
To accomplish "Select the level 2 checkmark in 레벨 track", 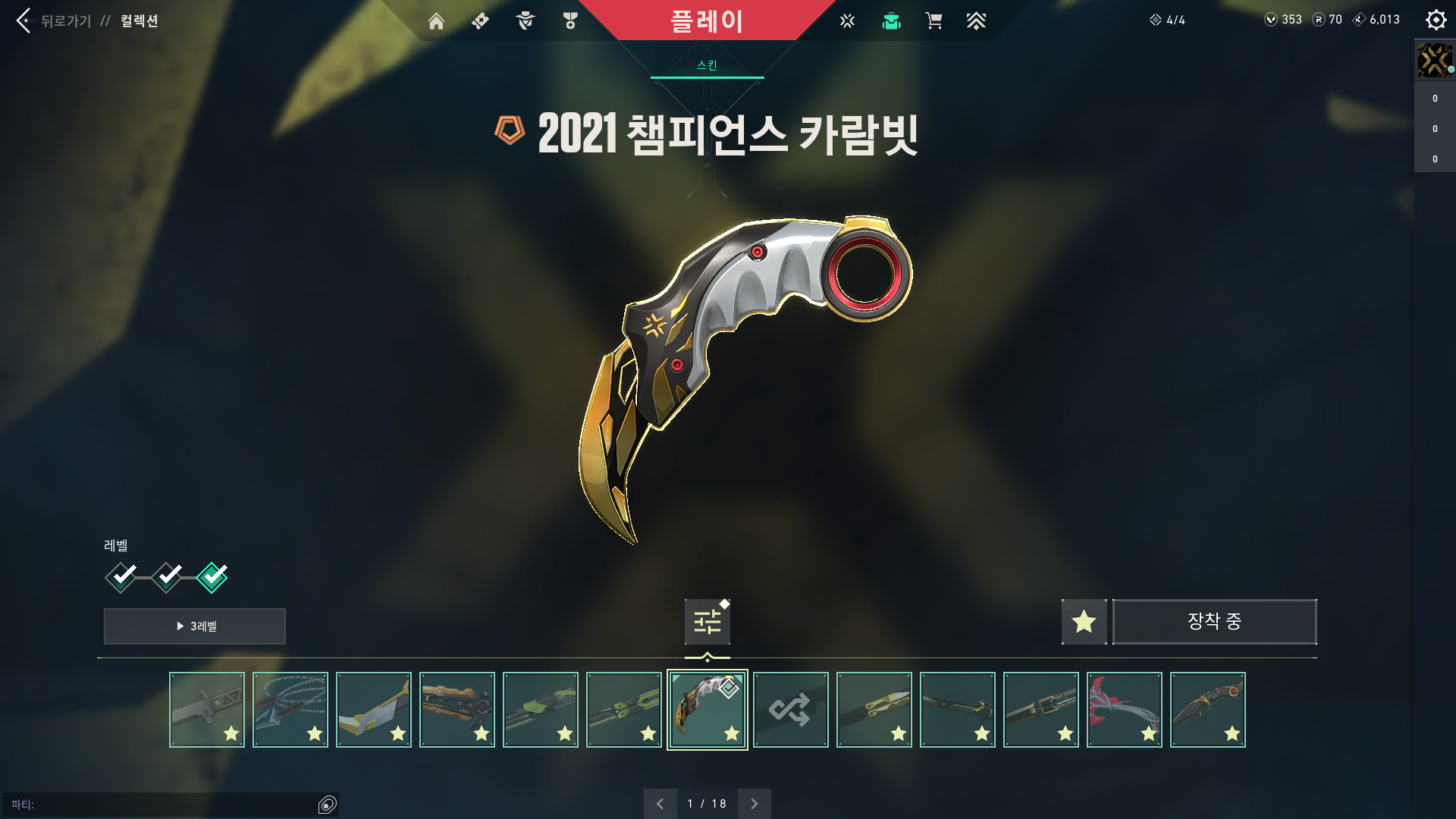I will click(x=165, y=576).
